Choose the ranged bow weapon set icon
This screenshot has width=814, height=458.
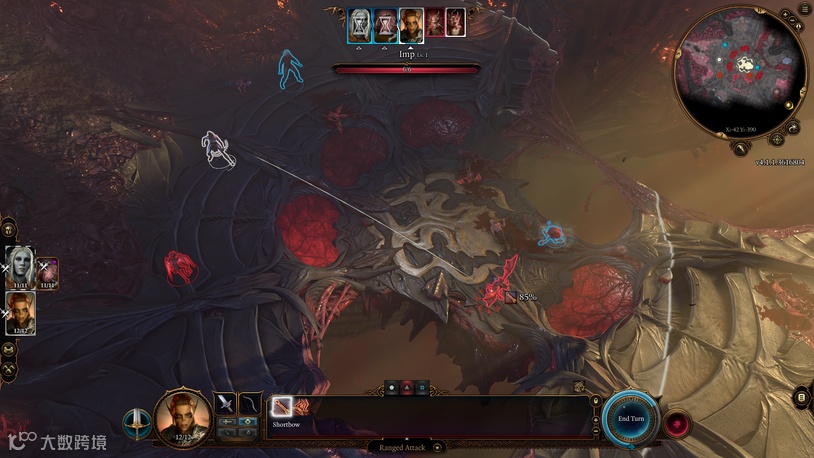[250, 403]
